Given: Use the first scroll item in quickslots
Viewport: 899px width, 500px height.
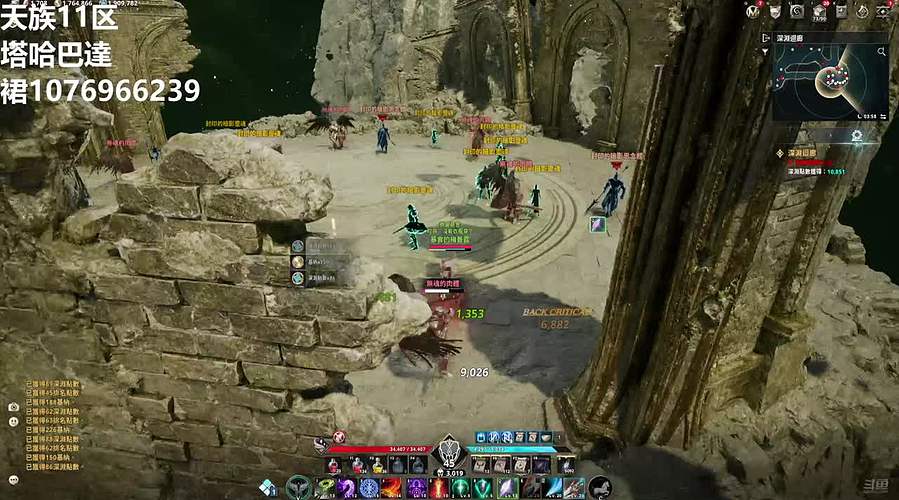Looking at the screenshot, I should (479, 465).
